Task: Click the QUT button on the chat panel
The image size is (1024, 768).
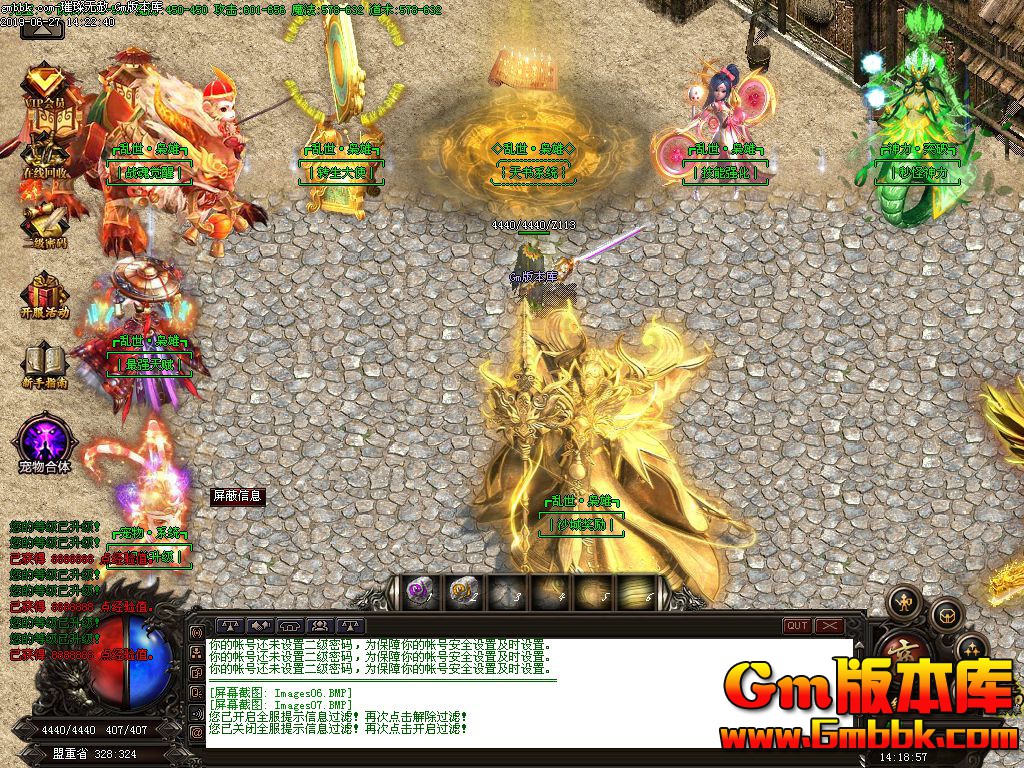Action: [x=797, y=626]
